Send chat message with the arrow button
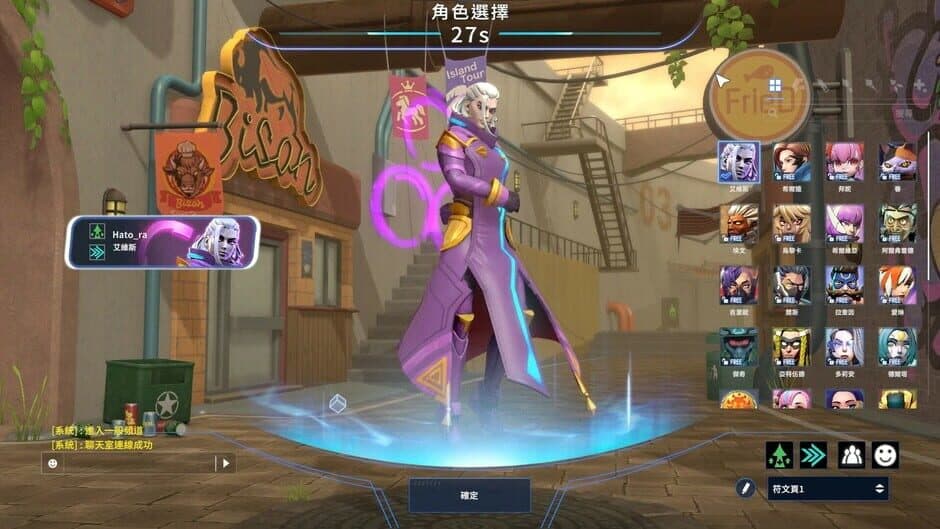The height and width of the screenshot is (529, 940). pos(226,463)
